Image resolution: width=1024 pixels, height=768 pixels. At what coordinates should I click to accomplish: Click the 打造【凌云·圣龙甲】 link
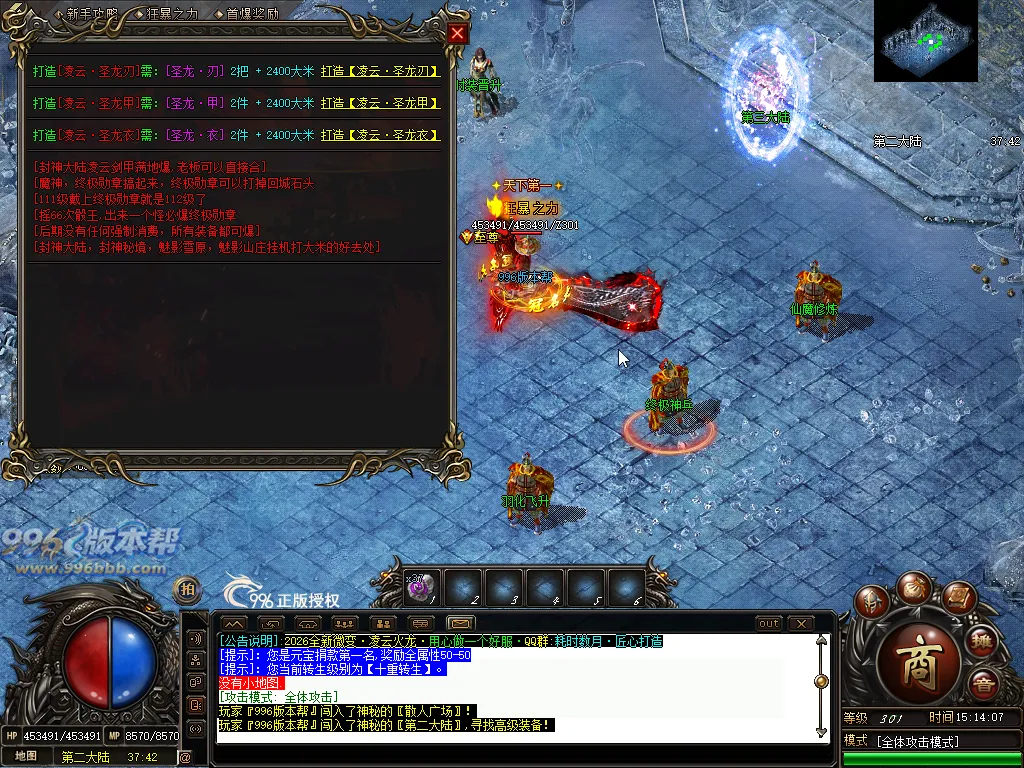click(380, 103)
